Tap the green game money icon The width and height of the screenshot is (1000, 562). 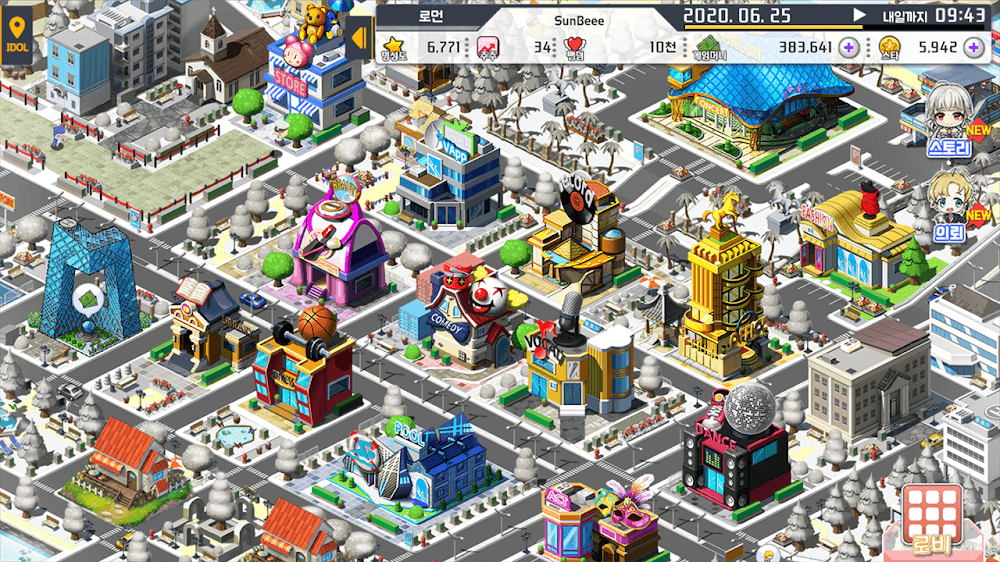tap(709, 46)
